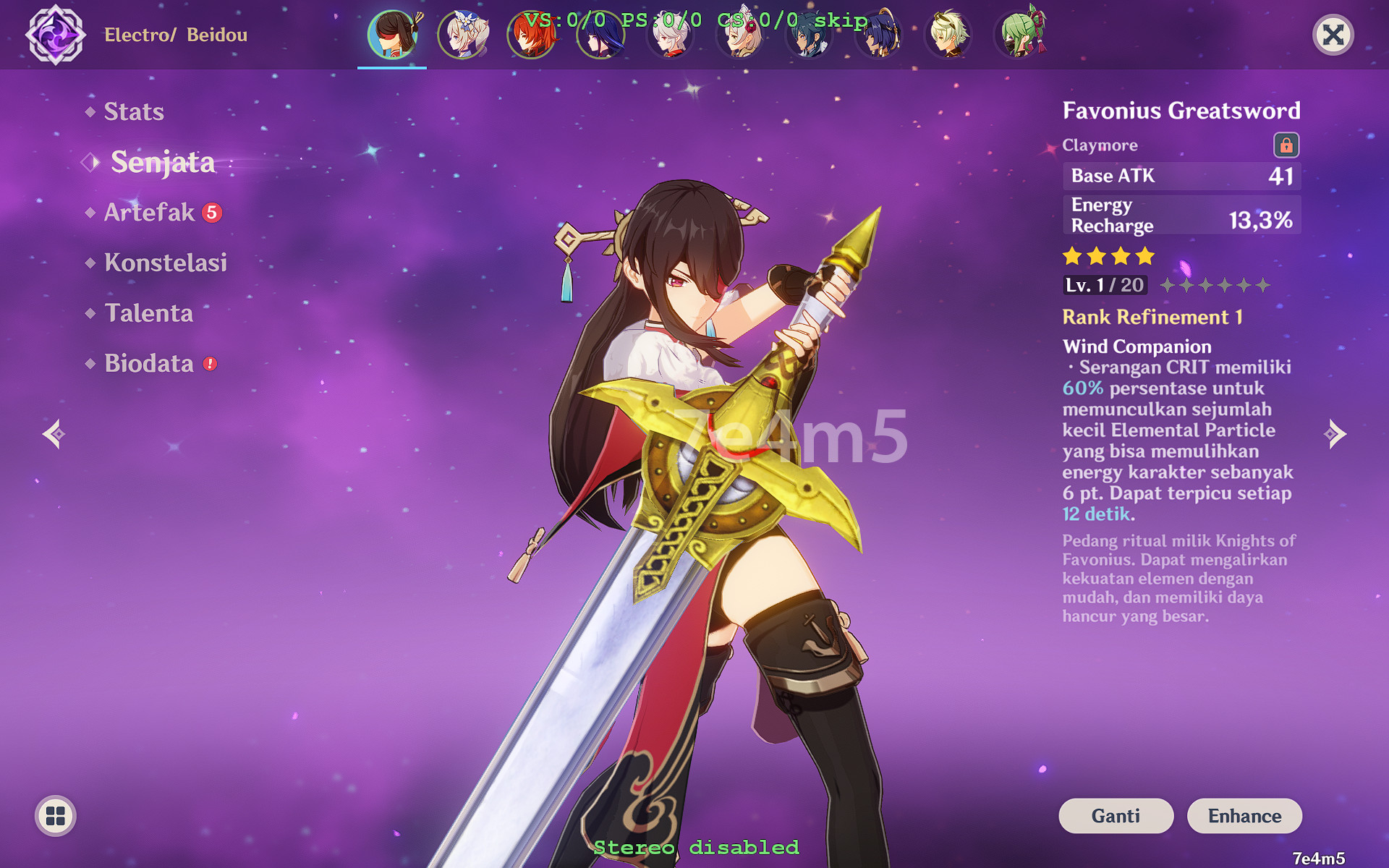Image resolution: width=1389 pixels, height=868 pixels.
Task: Open the Raiden Shogun portrait in the character bar
Action: (x=601, y=34)
